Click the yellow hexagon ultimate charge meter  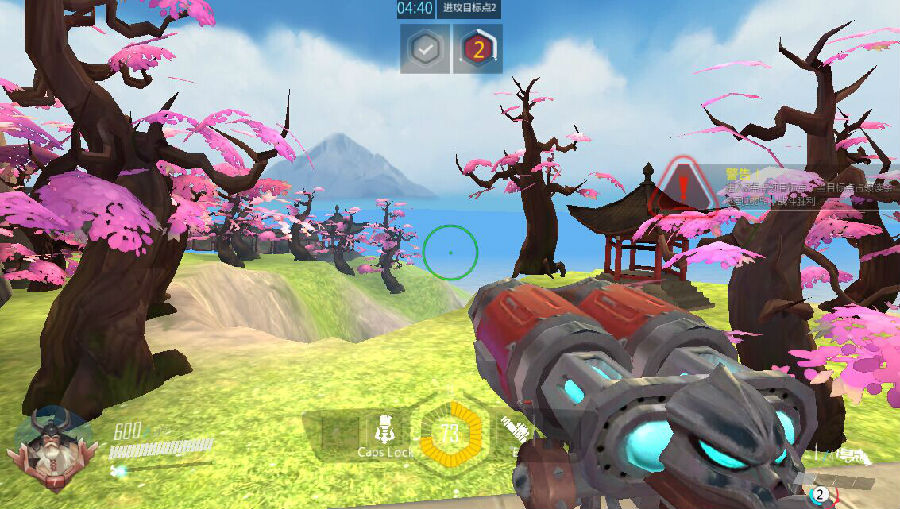pyautogui.click(x=448, y=435)
